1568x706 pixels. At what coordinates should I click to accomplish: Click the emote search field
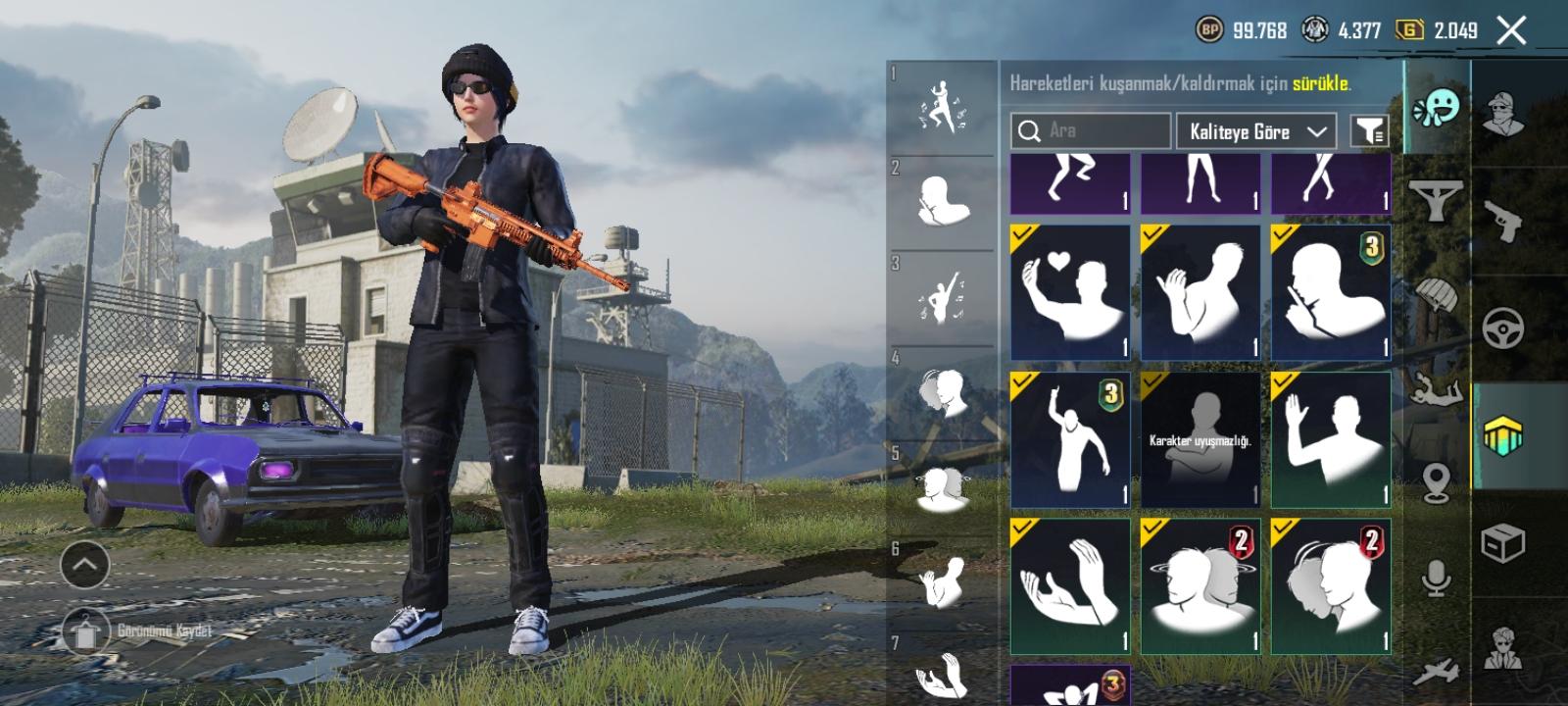click(x=1090, y=130)
